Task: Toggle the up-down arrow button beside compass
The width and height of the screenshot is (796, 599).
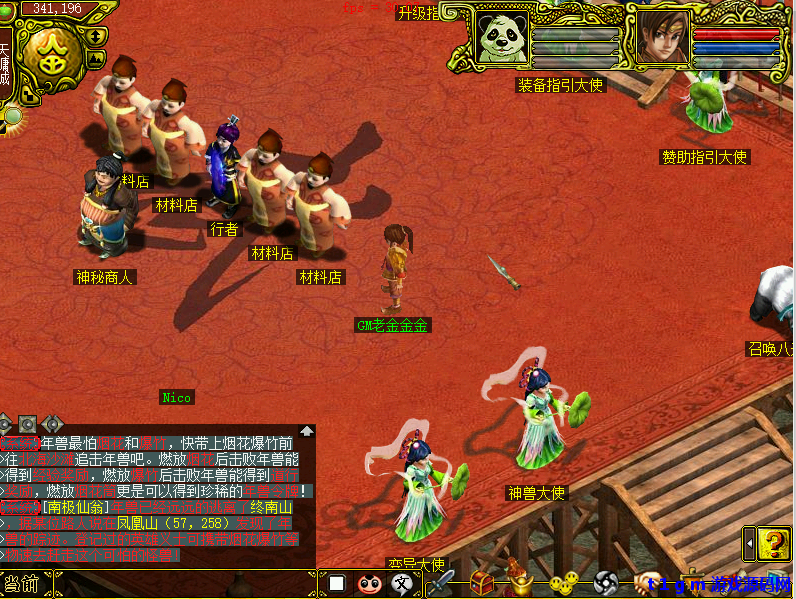Action: click(96, 36)
